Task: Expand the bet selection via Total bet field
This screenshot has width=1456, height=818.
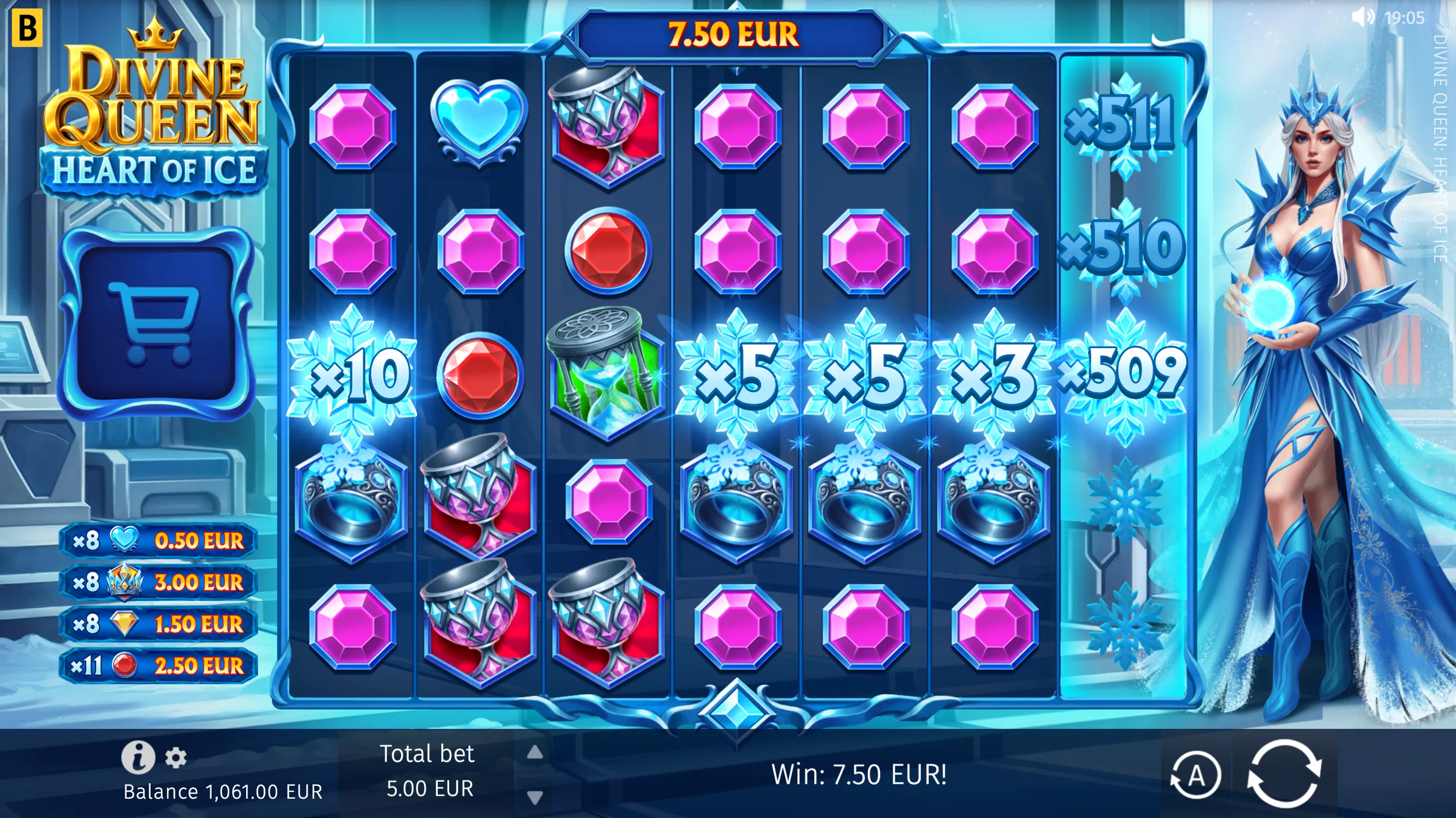Action: (x=428, y=770)
